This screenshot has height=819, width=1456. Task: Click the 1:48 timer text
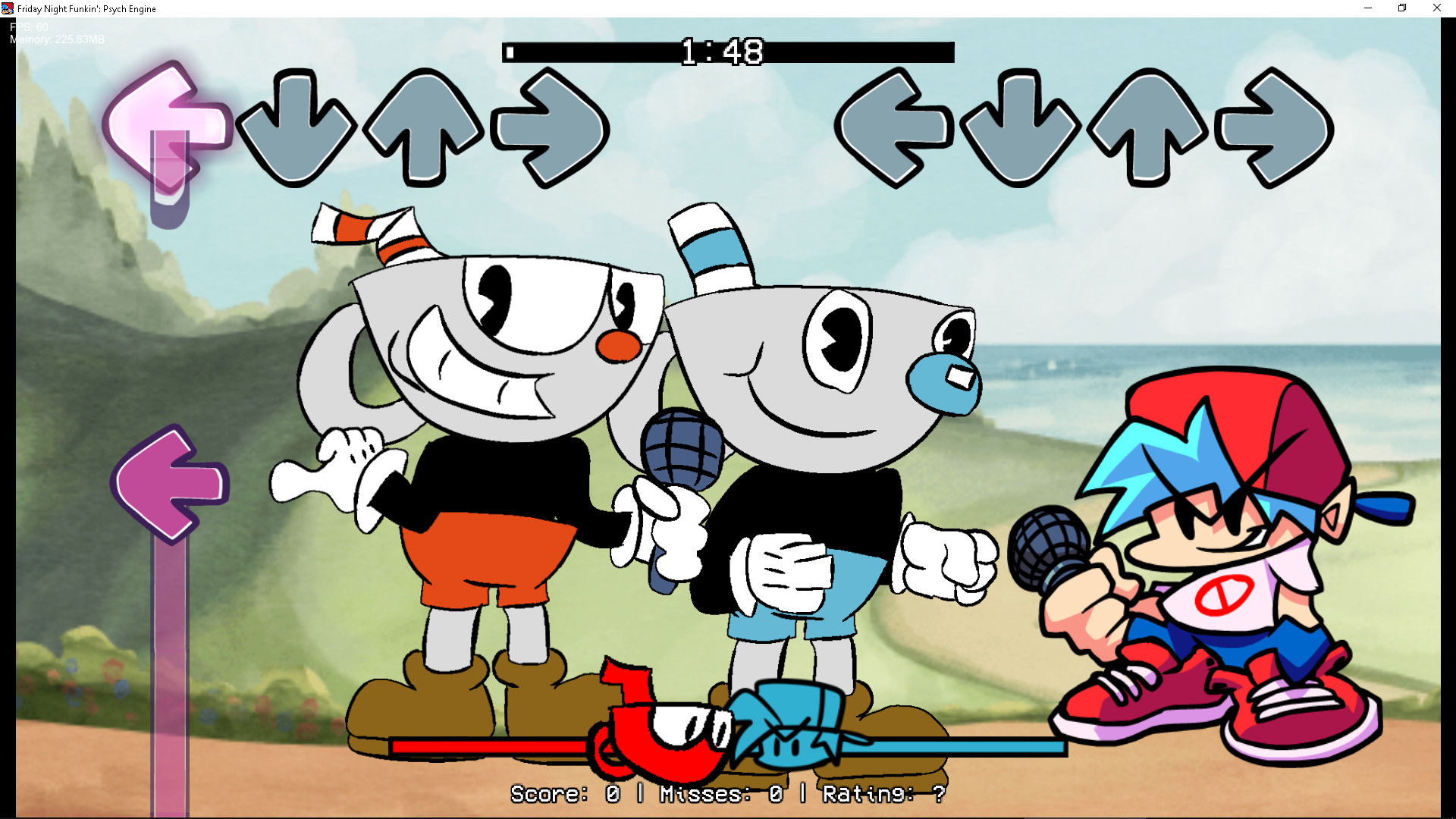(x=722, y=52)
